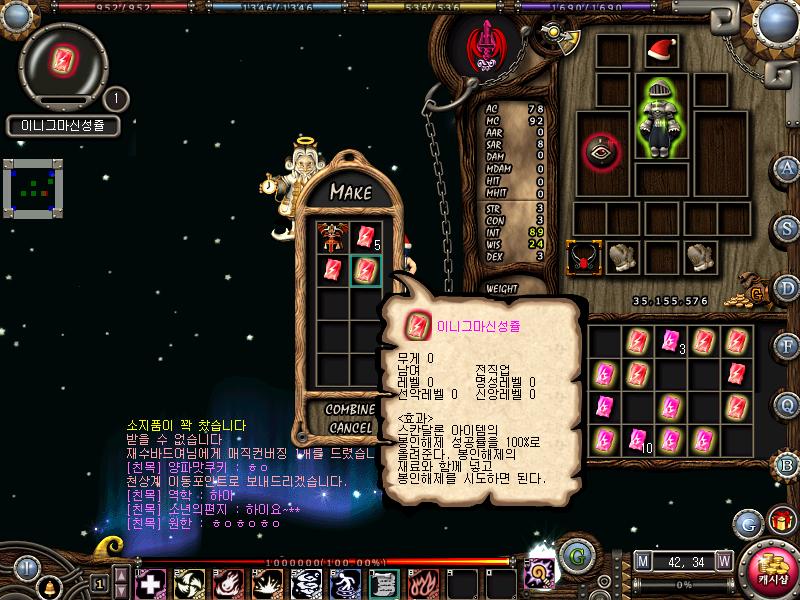Open the cash shop button
Image resolution: width=800 pixels, height=600 pixels.
click(x=769, y=570)
